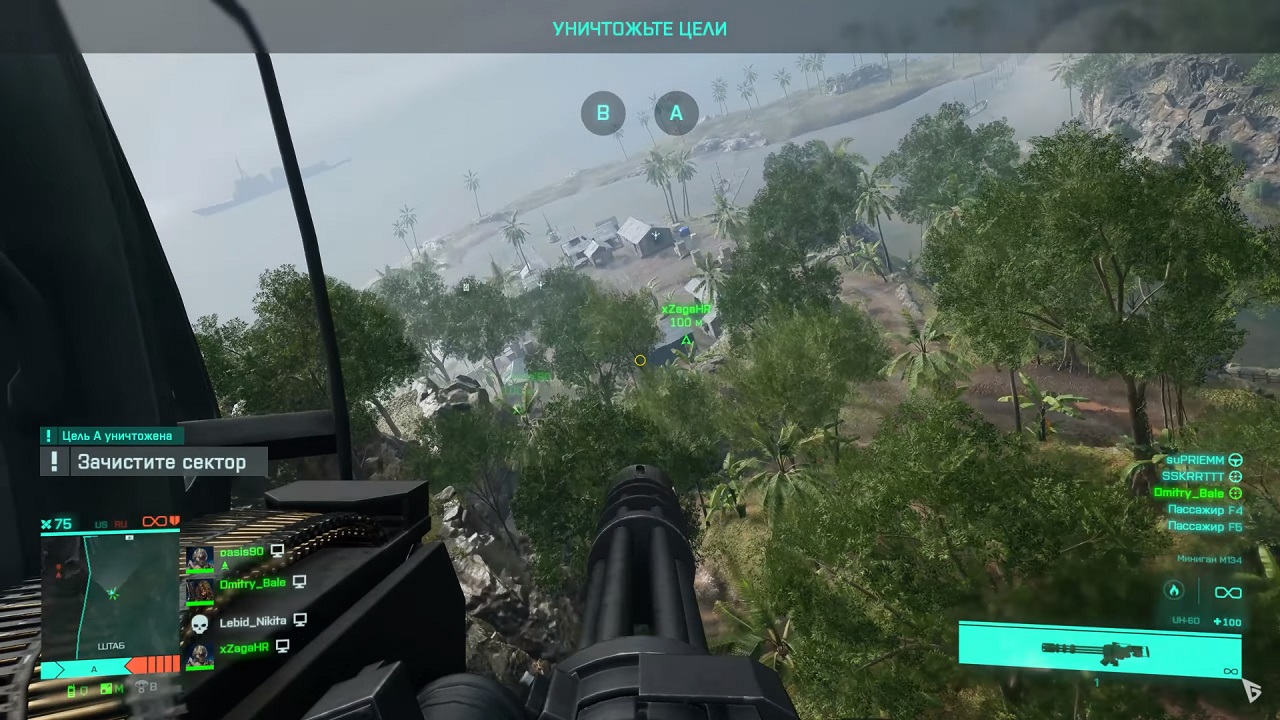
Task: Select objective marker A at top
Action: (x=676, y=114)
